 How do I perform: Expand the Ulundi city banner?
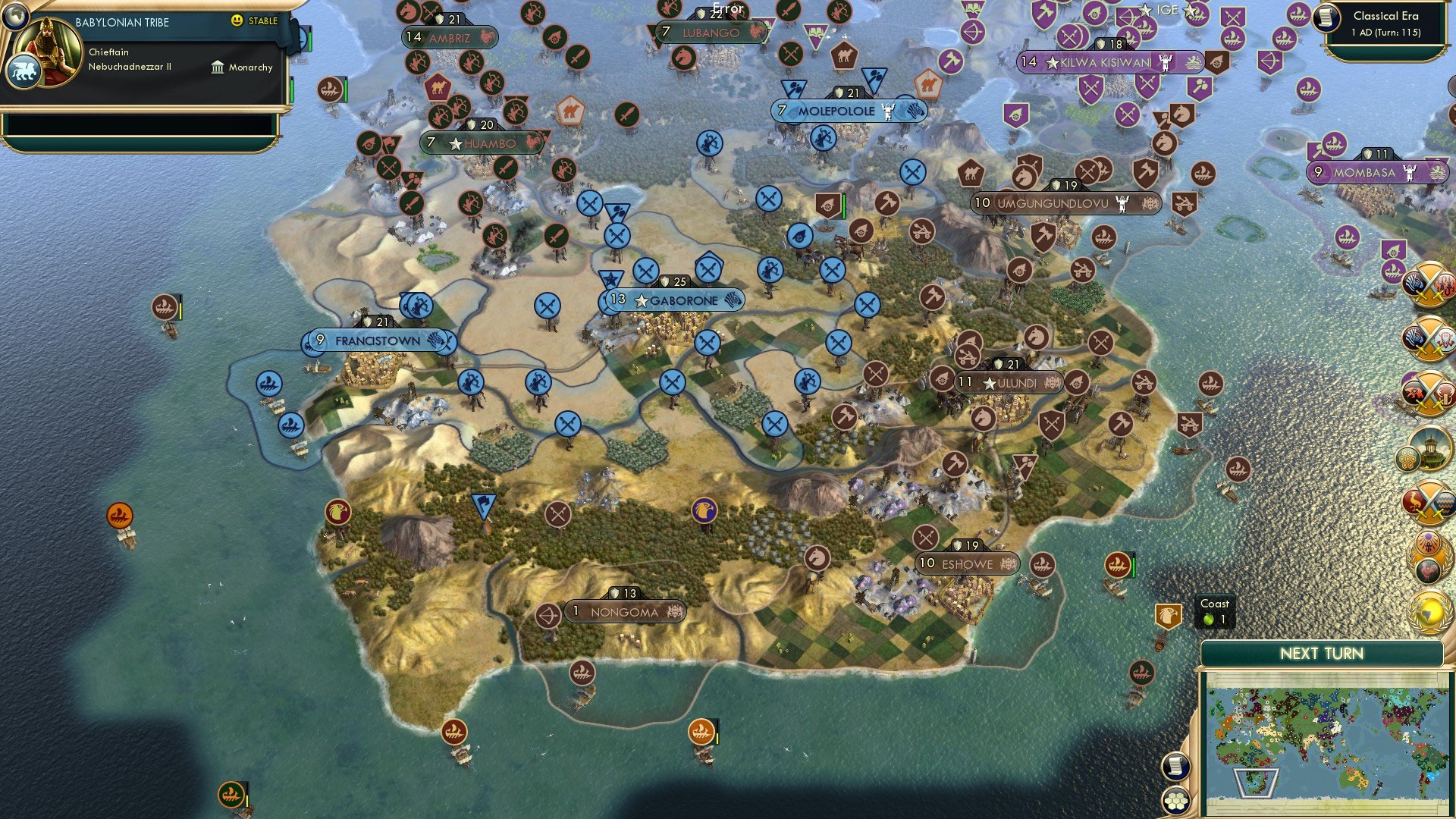(x=1009, y=383)
